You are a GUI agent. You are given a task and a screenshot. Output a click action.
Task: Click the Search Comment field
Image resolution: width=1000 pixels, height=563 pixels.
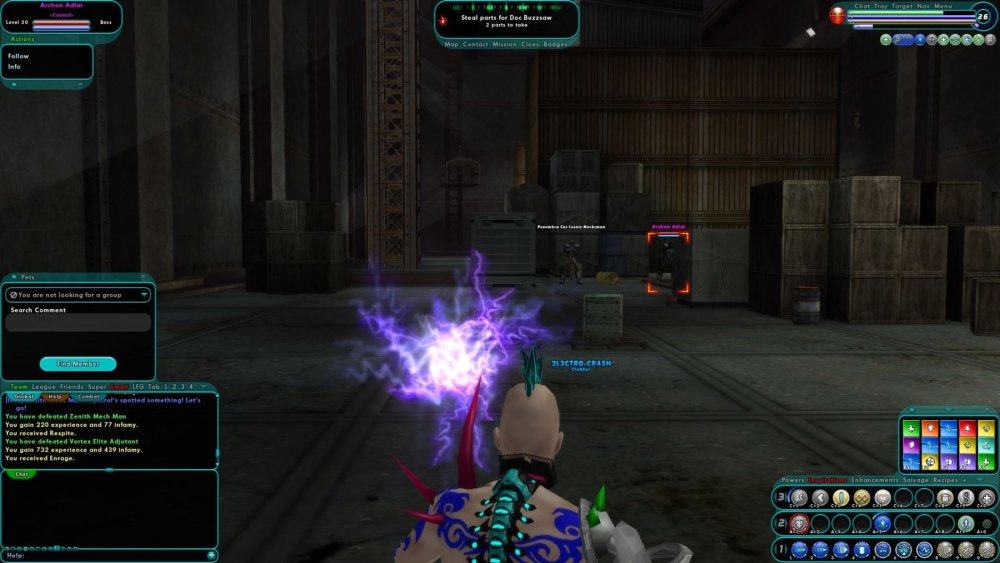(x=78, y=323)
